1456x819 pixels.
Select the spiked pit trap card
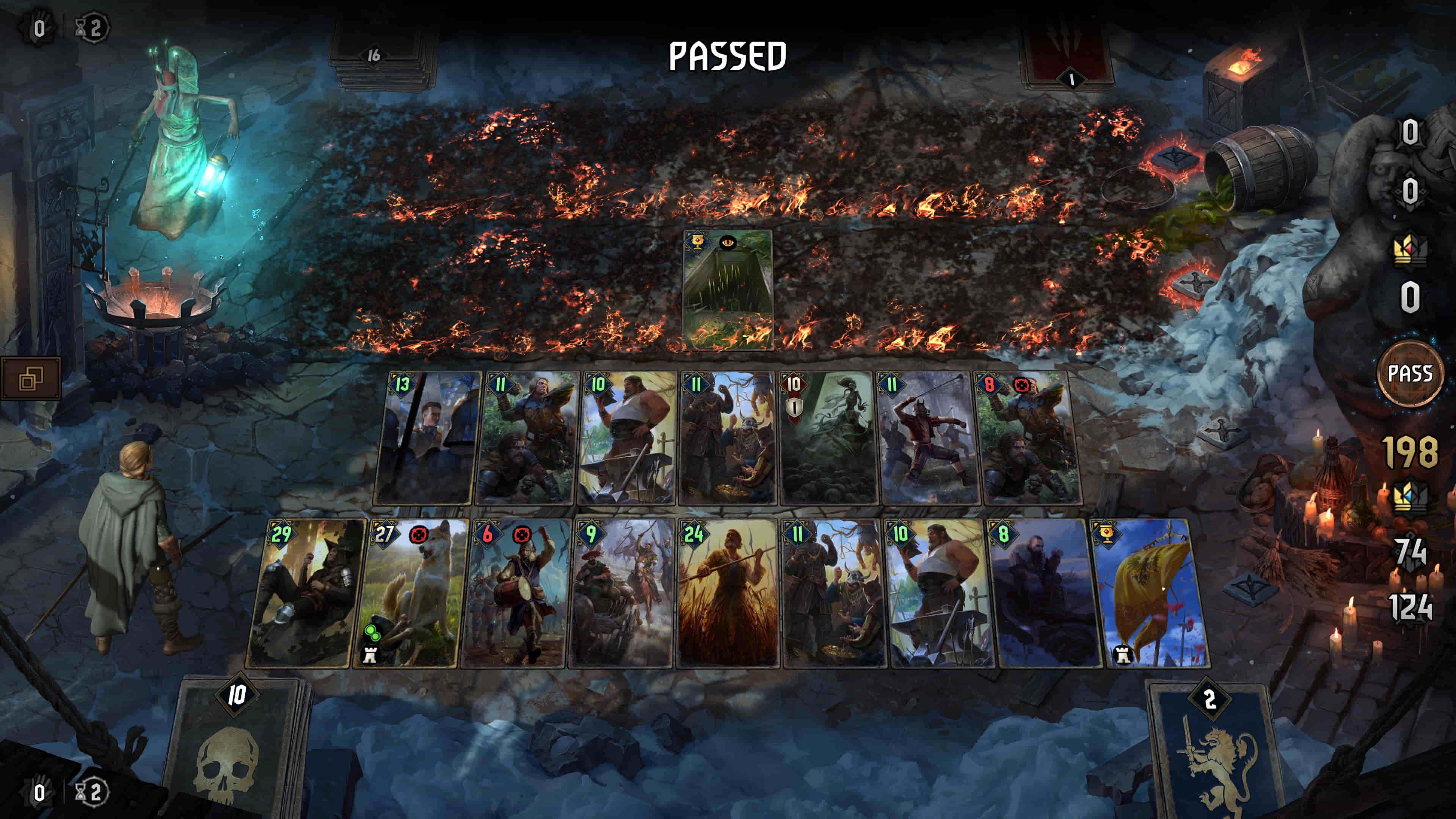[728, 289]
